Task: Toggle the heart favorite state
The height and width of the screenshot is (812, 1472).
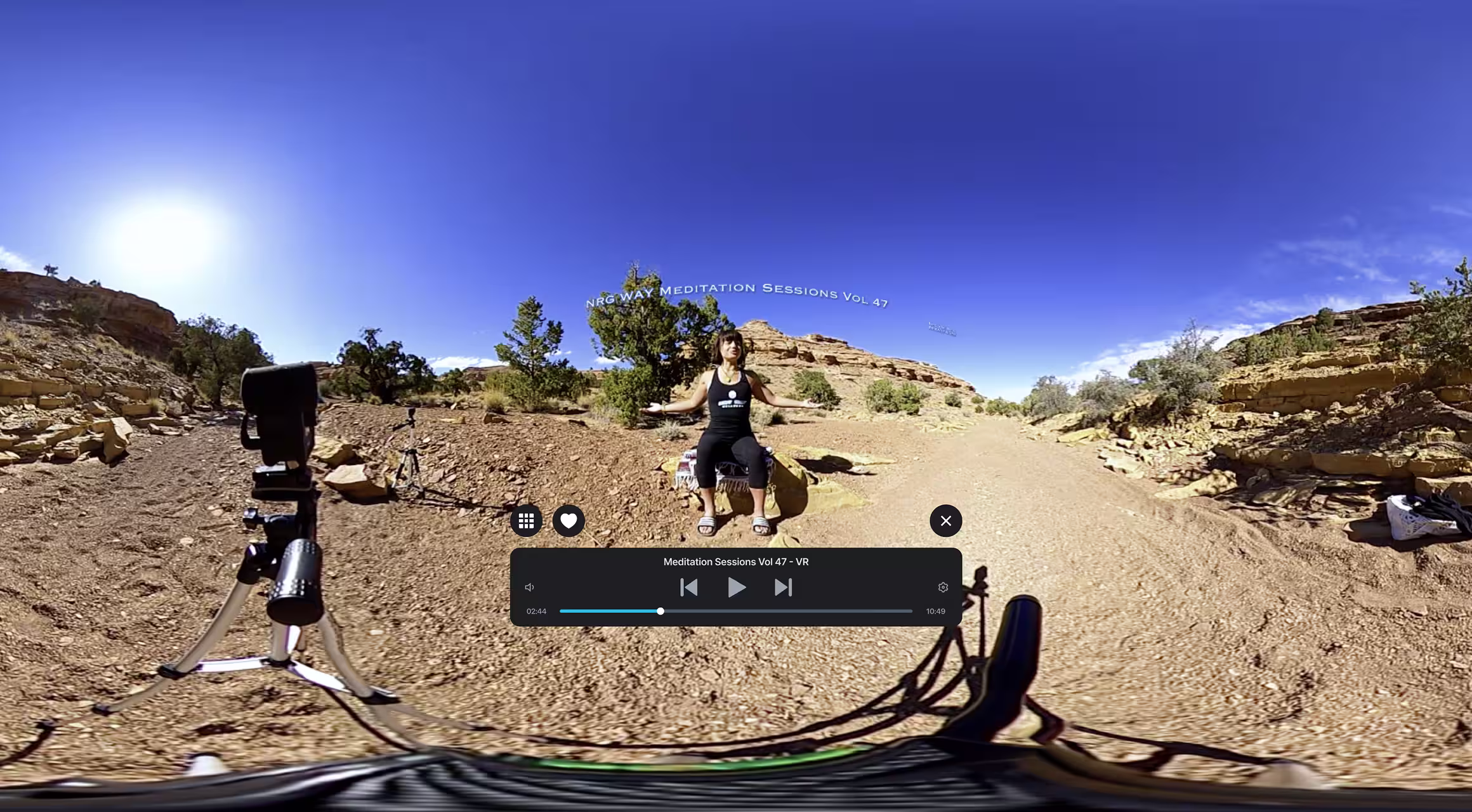Action: (x=568, y=520)
